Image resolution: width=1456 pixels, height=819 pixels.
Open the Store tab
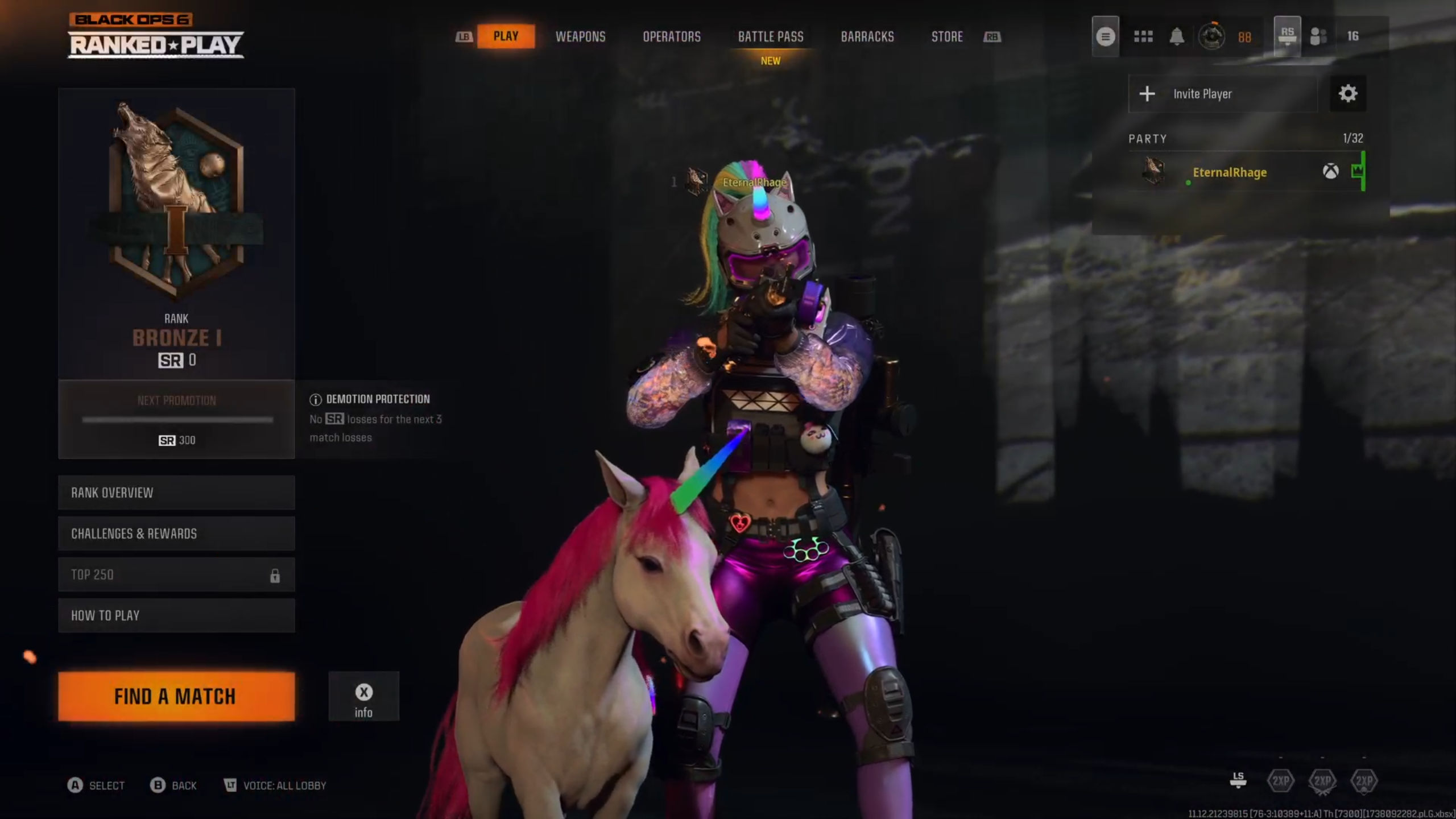(x=947, y=36)
